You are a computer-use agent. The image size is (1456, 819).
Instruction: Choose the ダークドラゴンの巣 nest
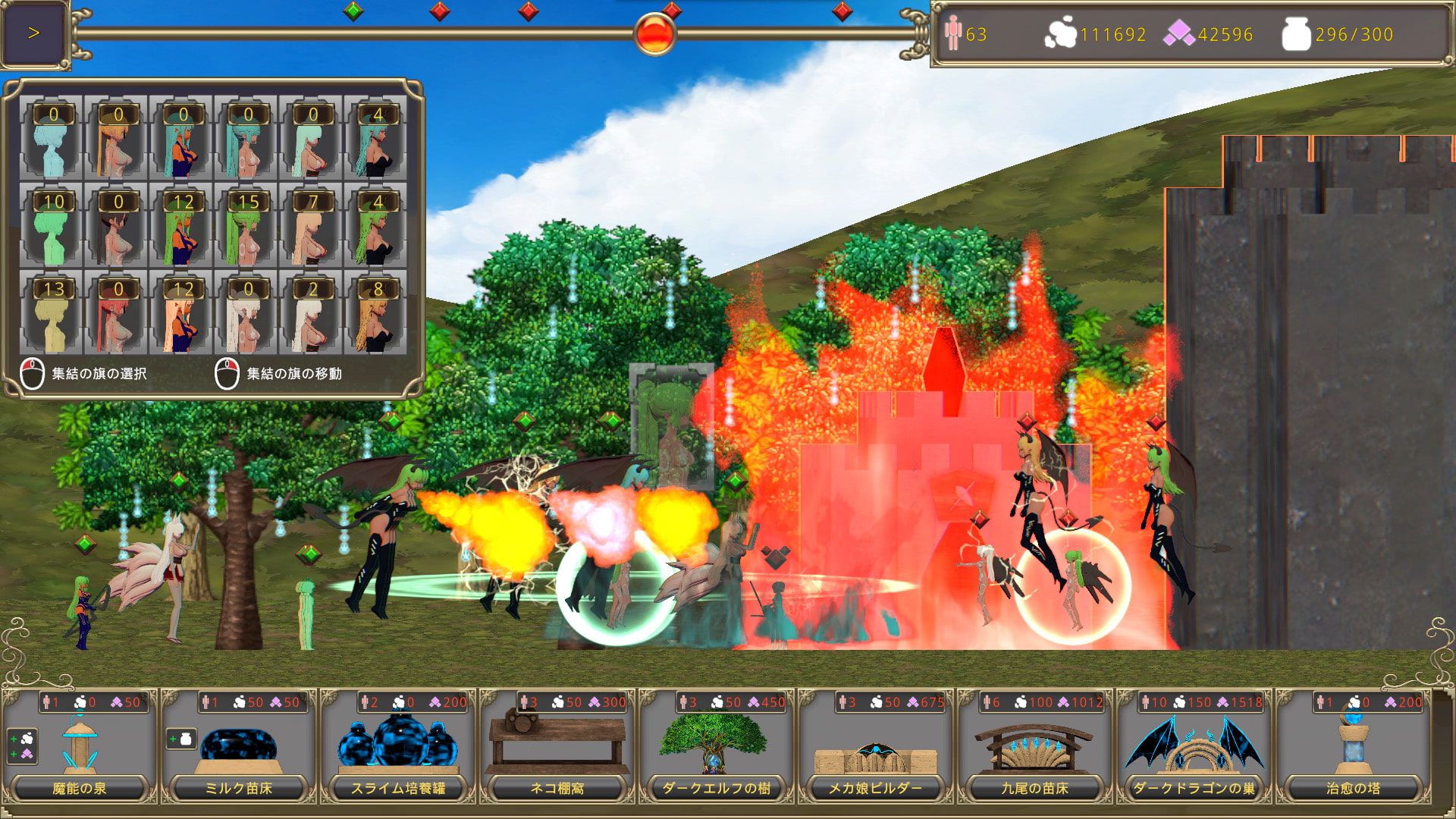pyautogui.click(x=1194, y=747)
